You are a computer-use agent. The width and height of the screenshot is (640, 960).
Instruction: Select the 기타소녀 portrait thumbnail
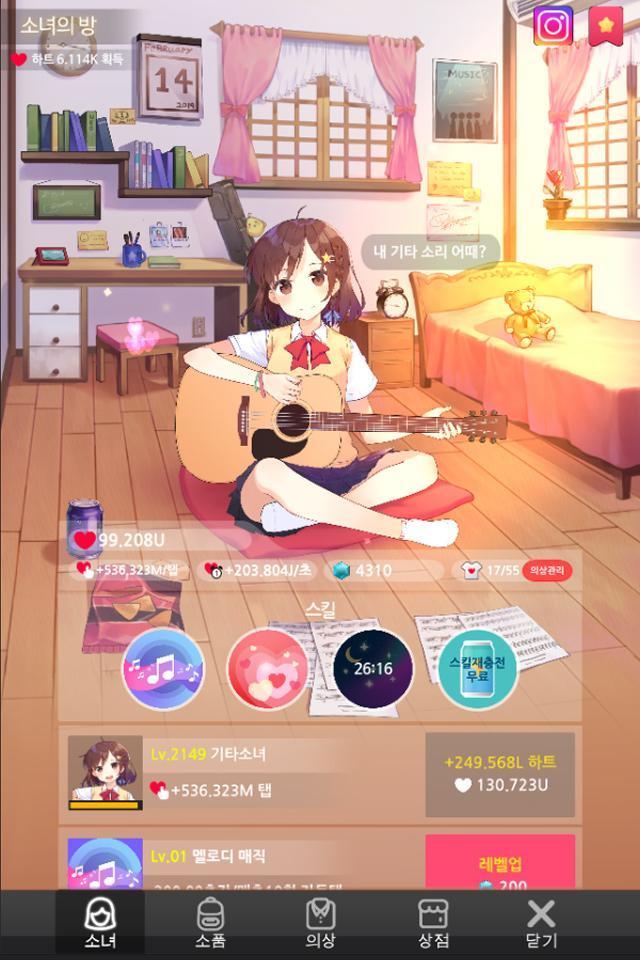[105, 773]
